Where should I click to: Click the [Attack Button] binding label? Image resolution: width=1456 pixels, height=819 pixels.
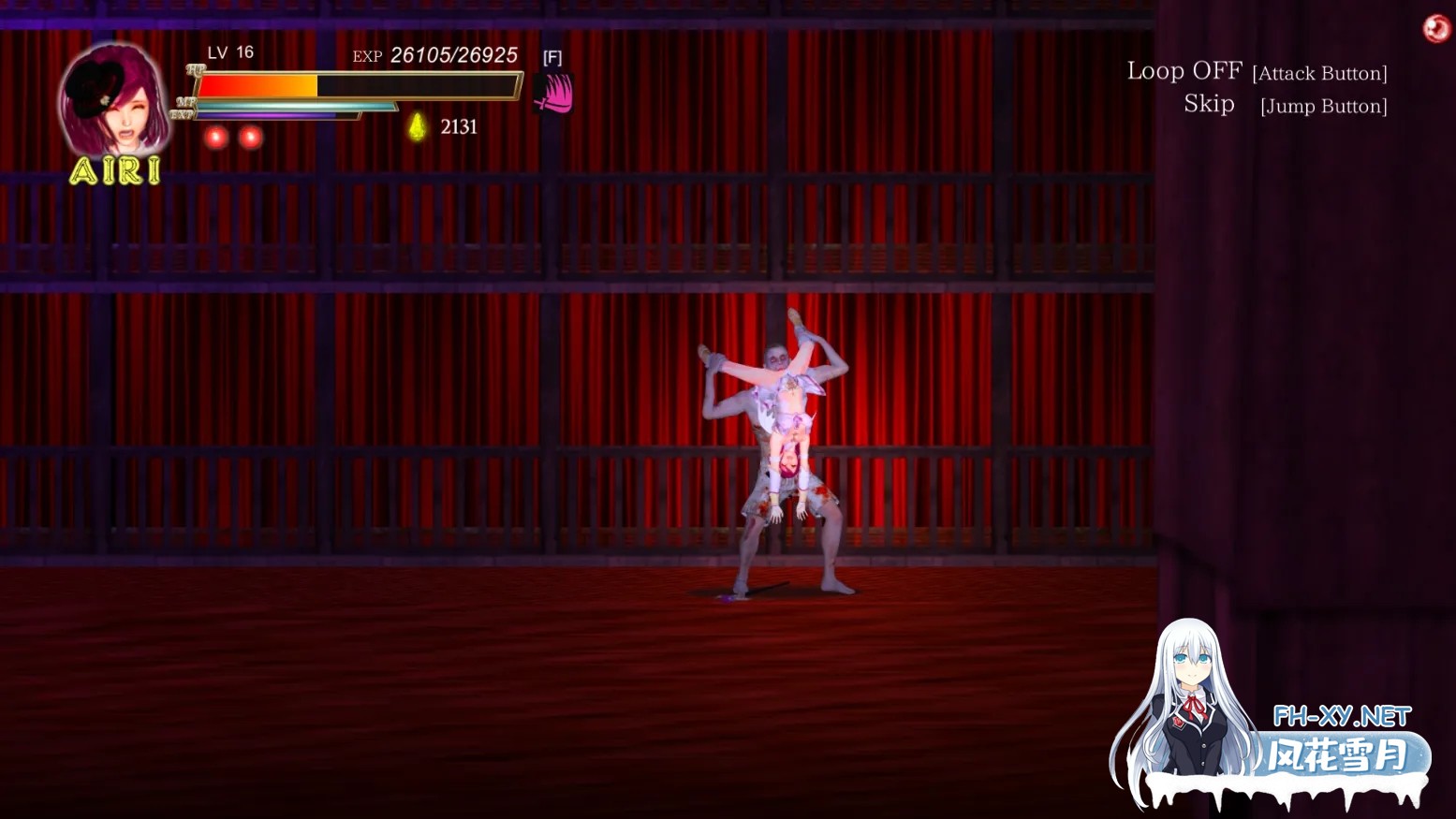(1320, 73)
